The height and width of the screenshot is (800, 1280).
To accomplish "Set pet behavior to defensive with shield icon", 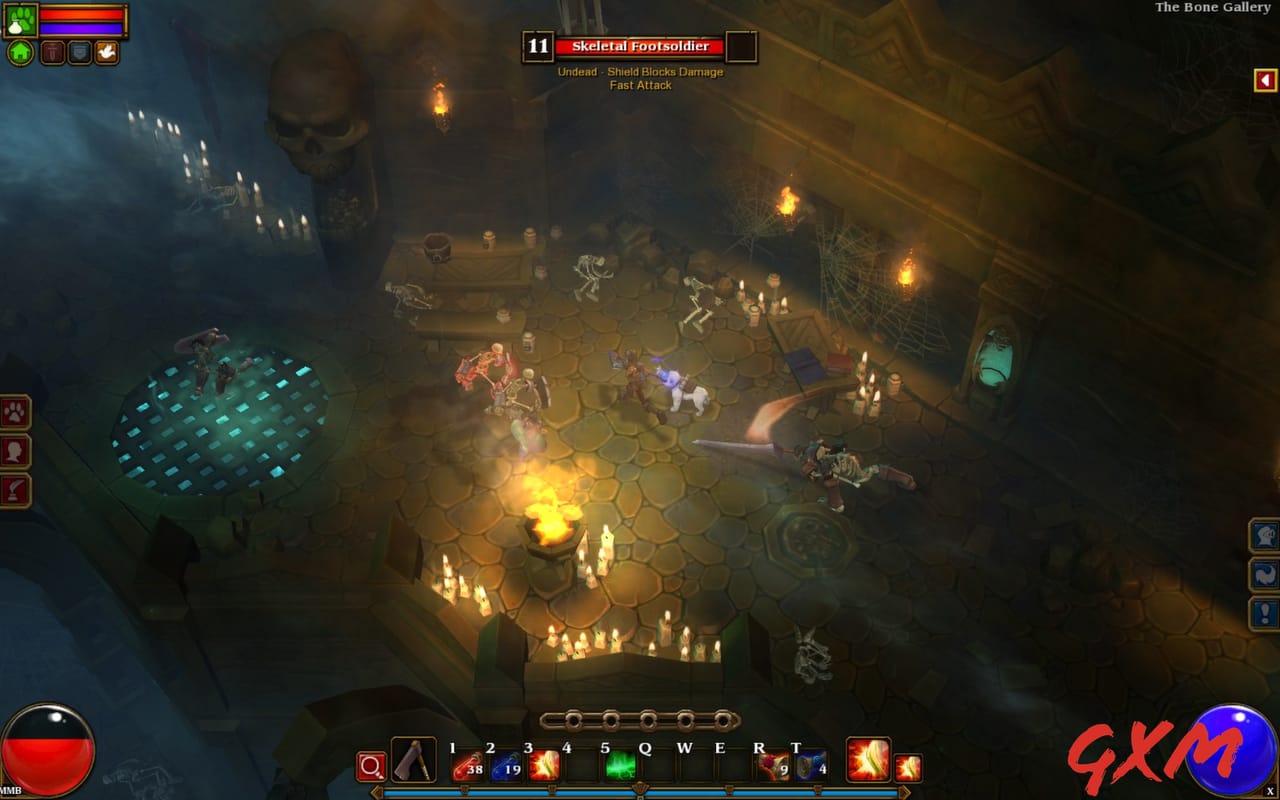I will tap(80, 51).
